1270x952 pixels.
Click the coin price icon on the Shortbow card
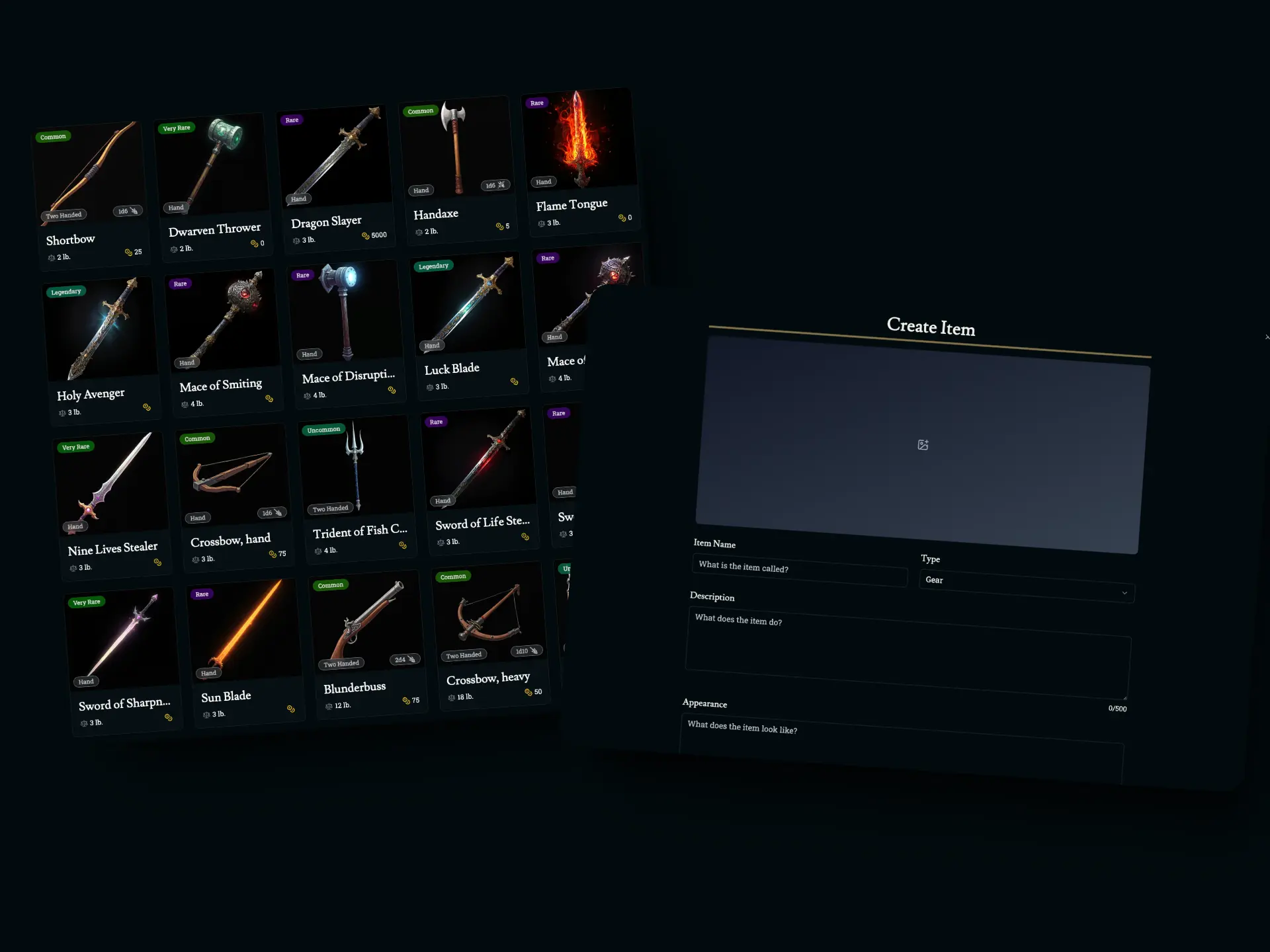[x=130, y=253]
